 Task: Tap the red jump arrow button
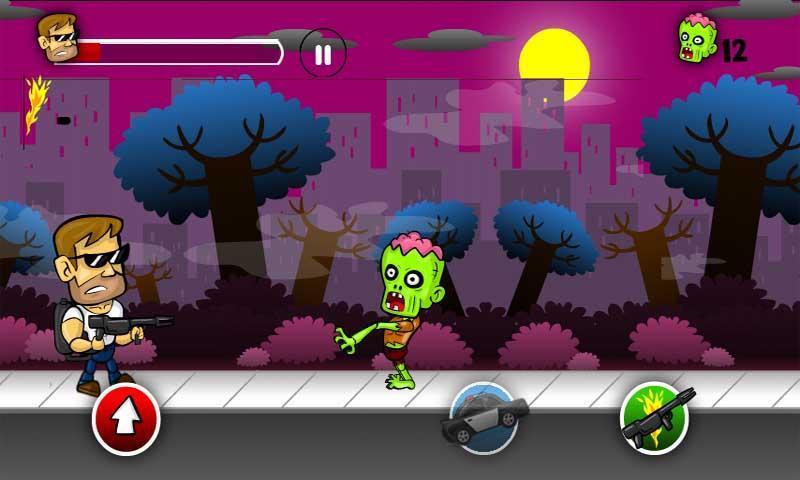pyautogui.click(x=126, y=421)
